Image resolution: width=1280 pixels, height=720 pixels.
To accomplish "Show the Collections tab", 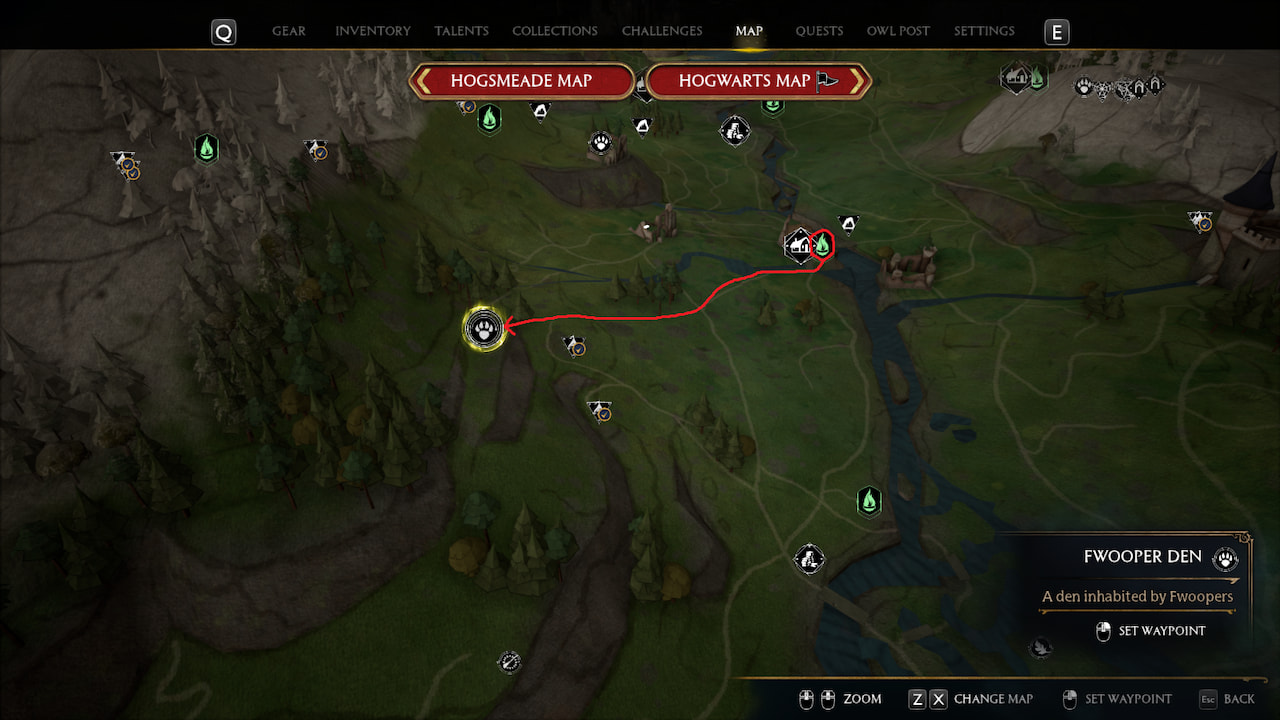I will click(x=555, y=31).
